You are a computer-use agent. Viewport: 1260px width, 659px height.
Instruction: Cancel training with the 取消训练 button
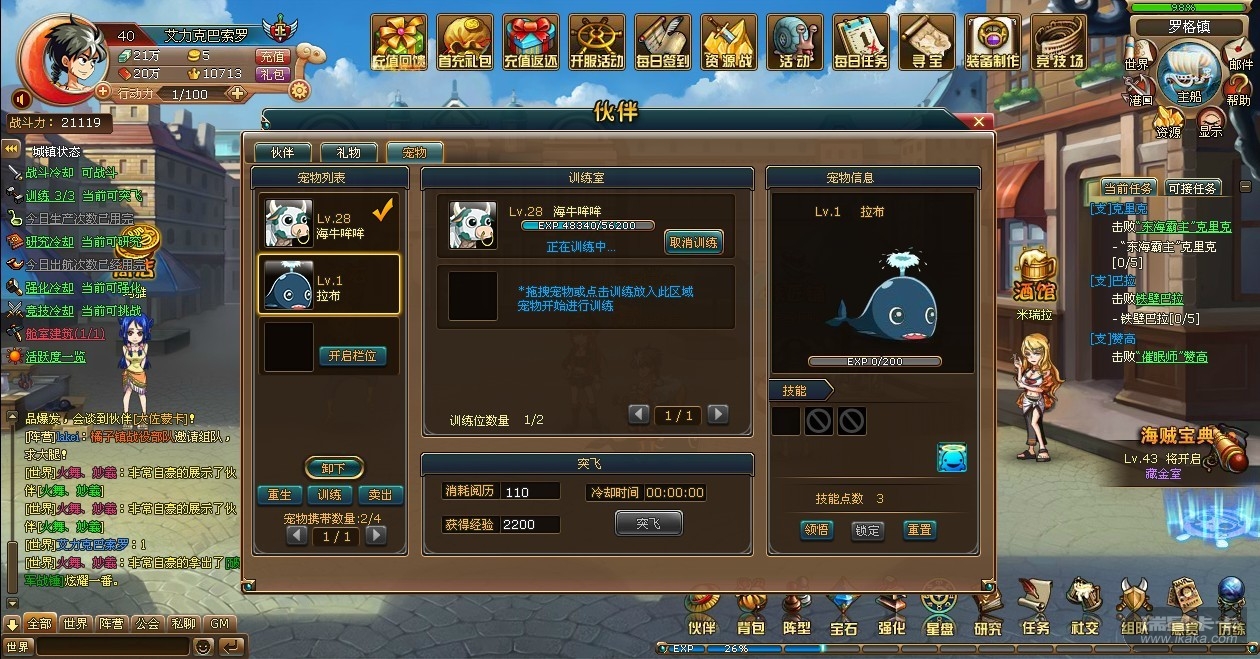click(693, 242)
